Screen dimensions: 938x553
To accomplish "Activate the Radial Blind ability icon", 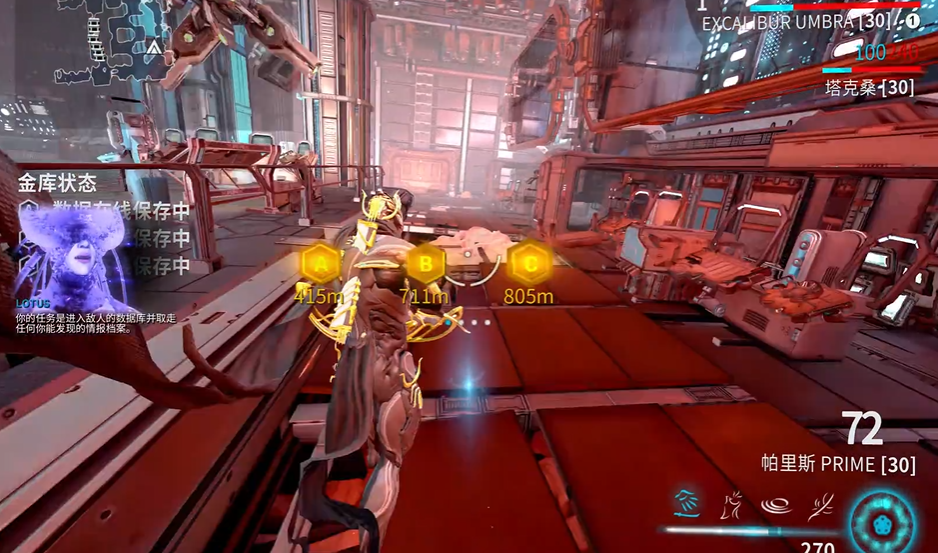I will pyautogui.click(x=731, y=501).
